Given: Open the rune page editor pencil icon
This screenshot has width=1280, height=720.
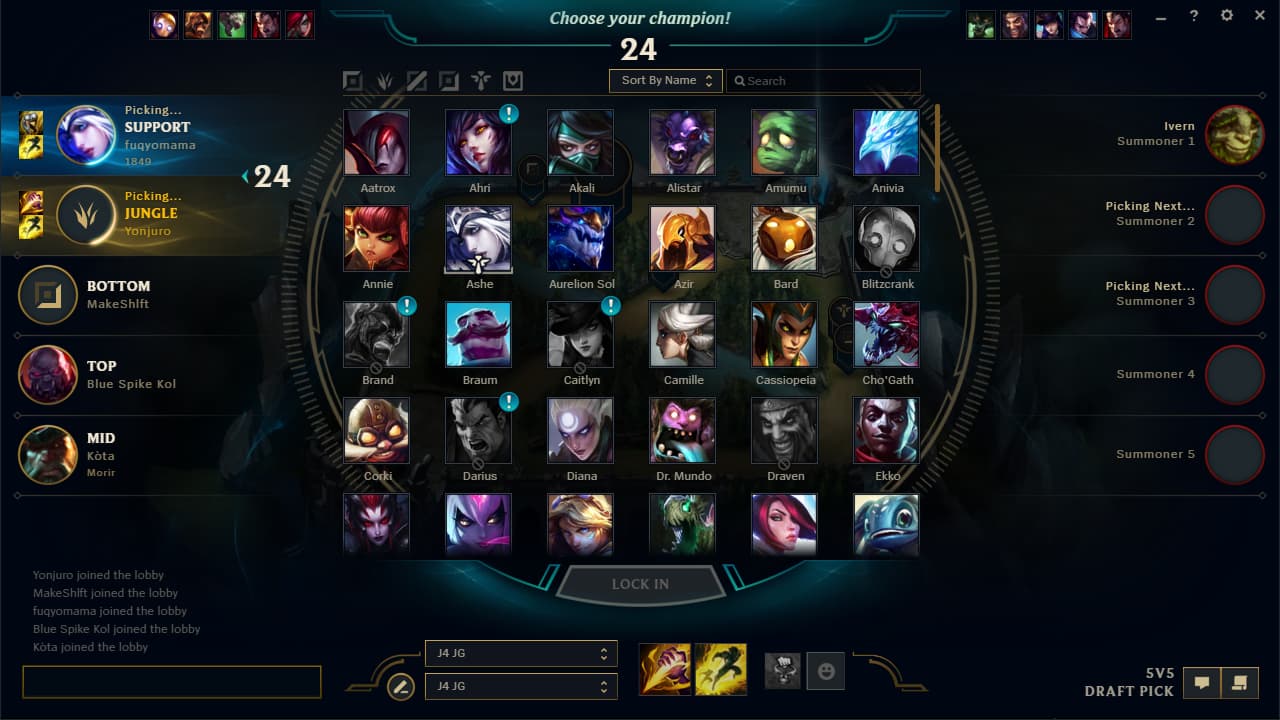Looking at the screenshot, I should tap(399, 687).
